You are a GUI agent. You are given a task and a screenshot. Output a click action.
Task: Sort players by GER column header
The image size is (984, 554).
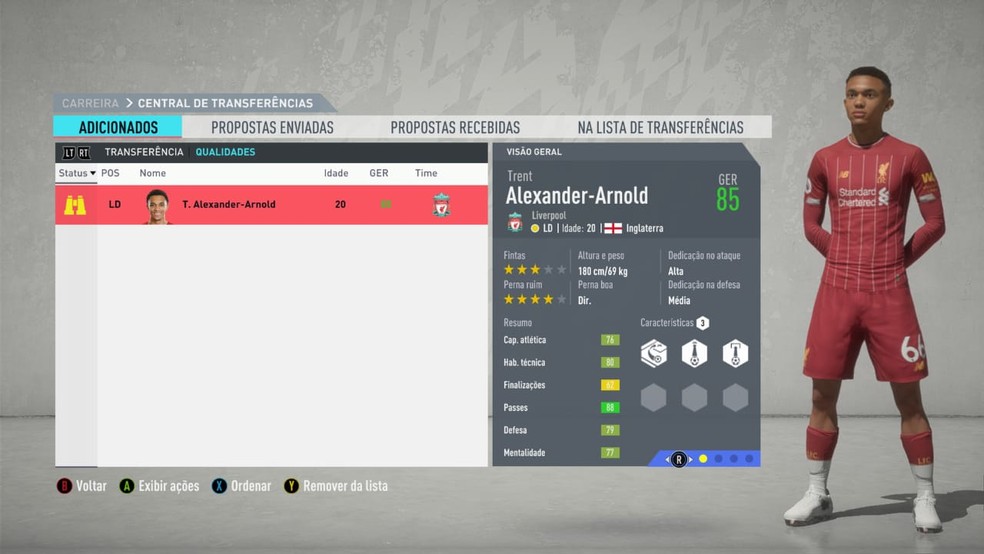coord(378,173)
